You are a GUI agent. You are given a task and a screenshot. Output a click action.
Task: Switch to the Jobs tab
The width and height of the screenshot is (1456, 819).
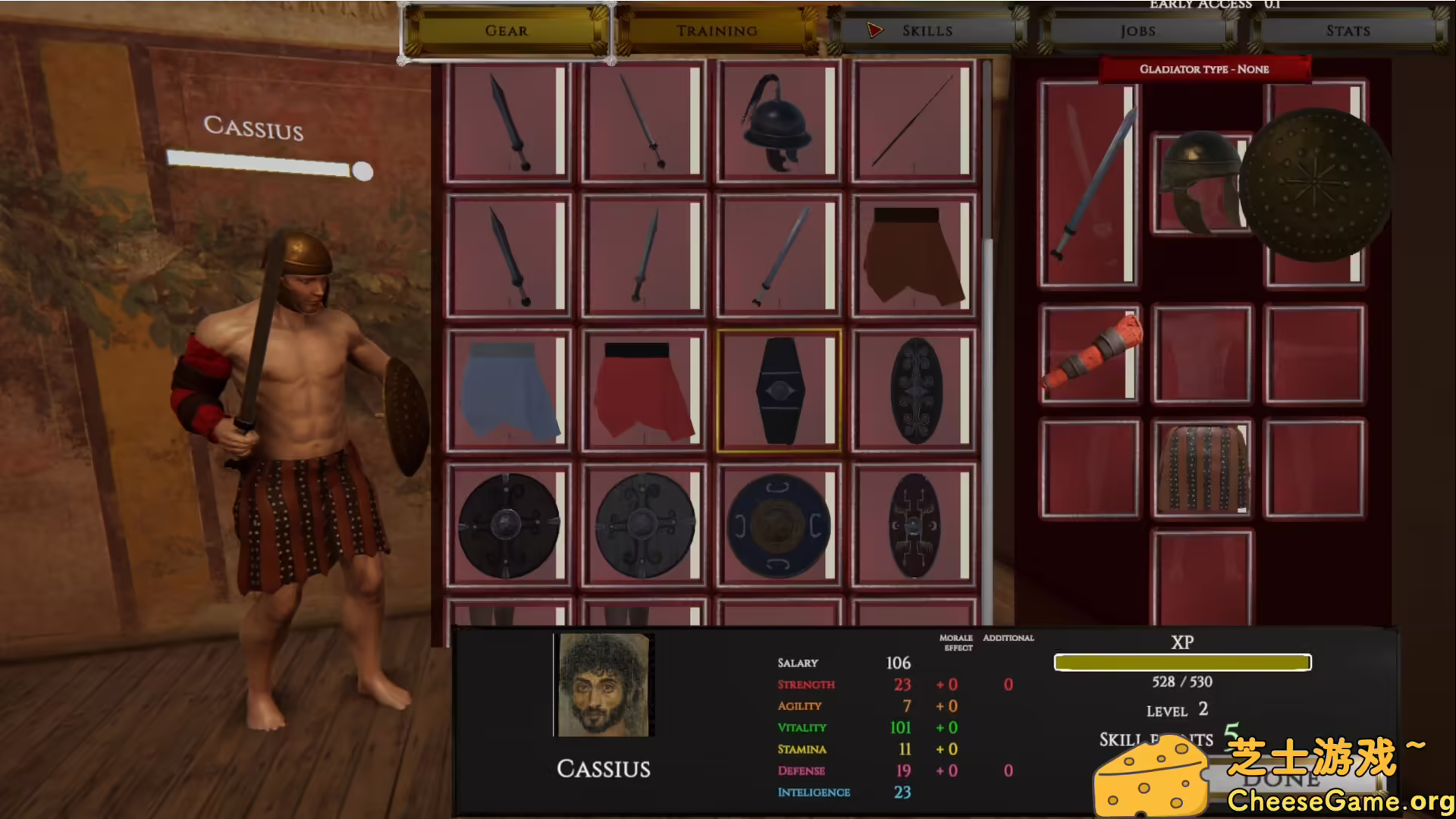[1136, 30]
